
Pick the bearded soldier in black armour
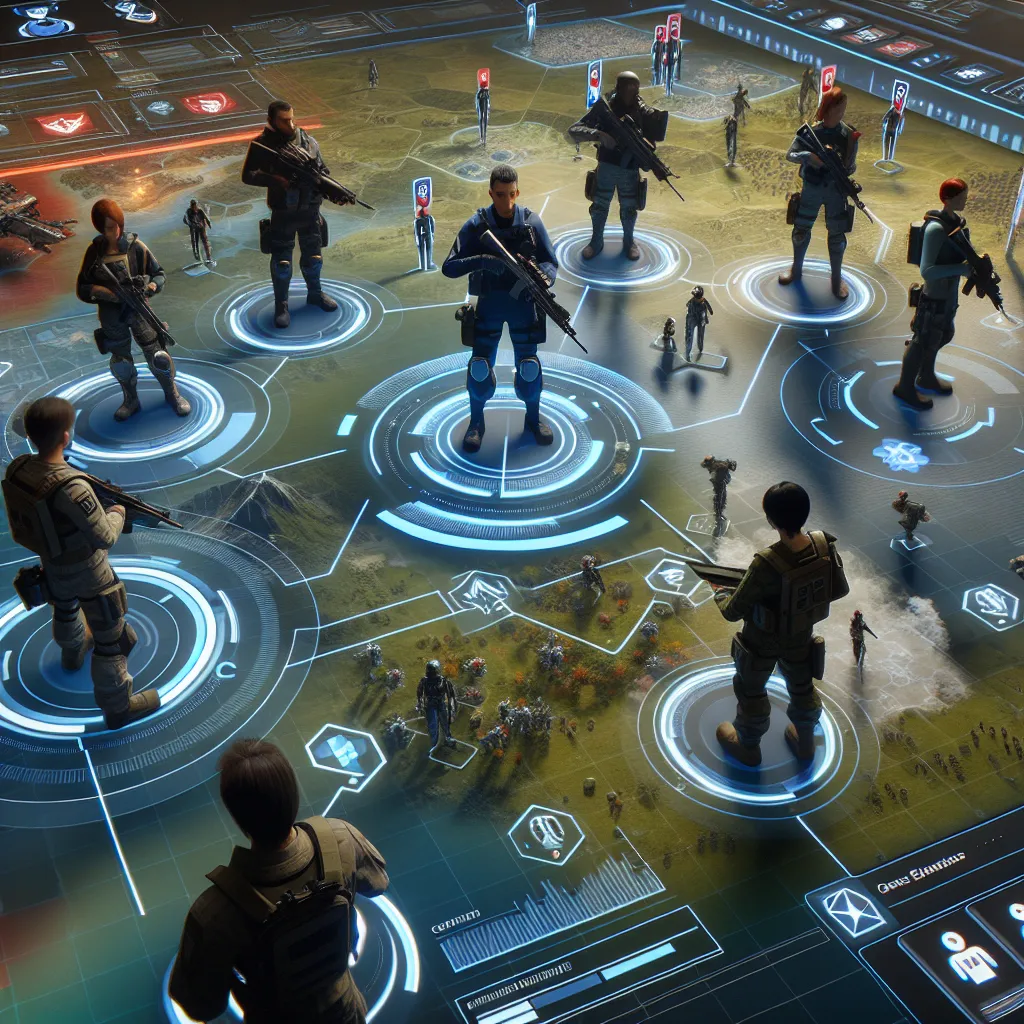(x=290, y=205)
